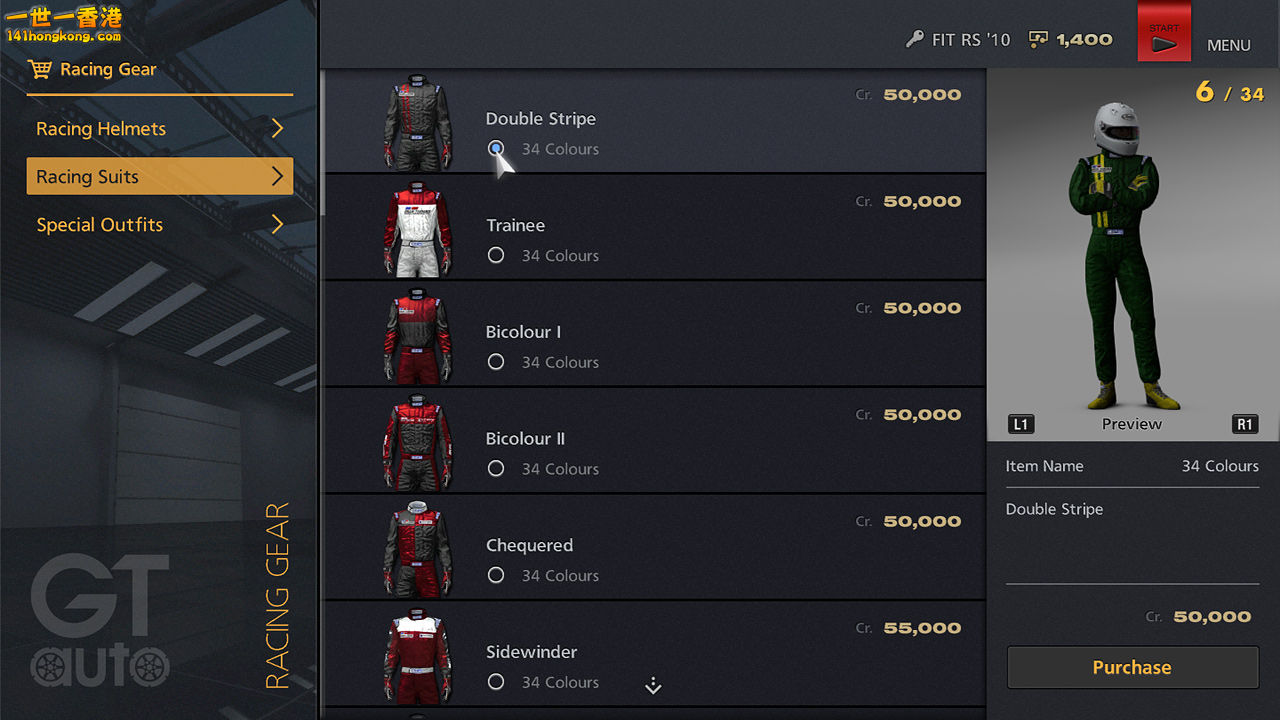Click the Purchase button
Viewport: 1280px width, 720px height.
click(x=1132, y=667)
